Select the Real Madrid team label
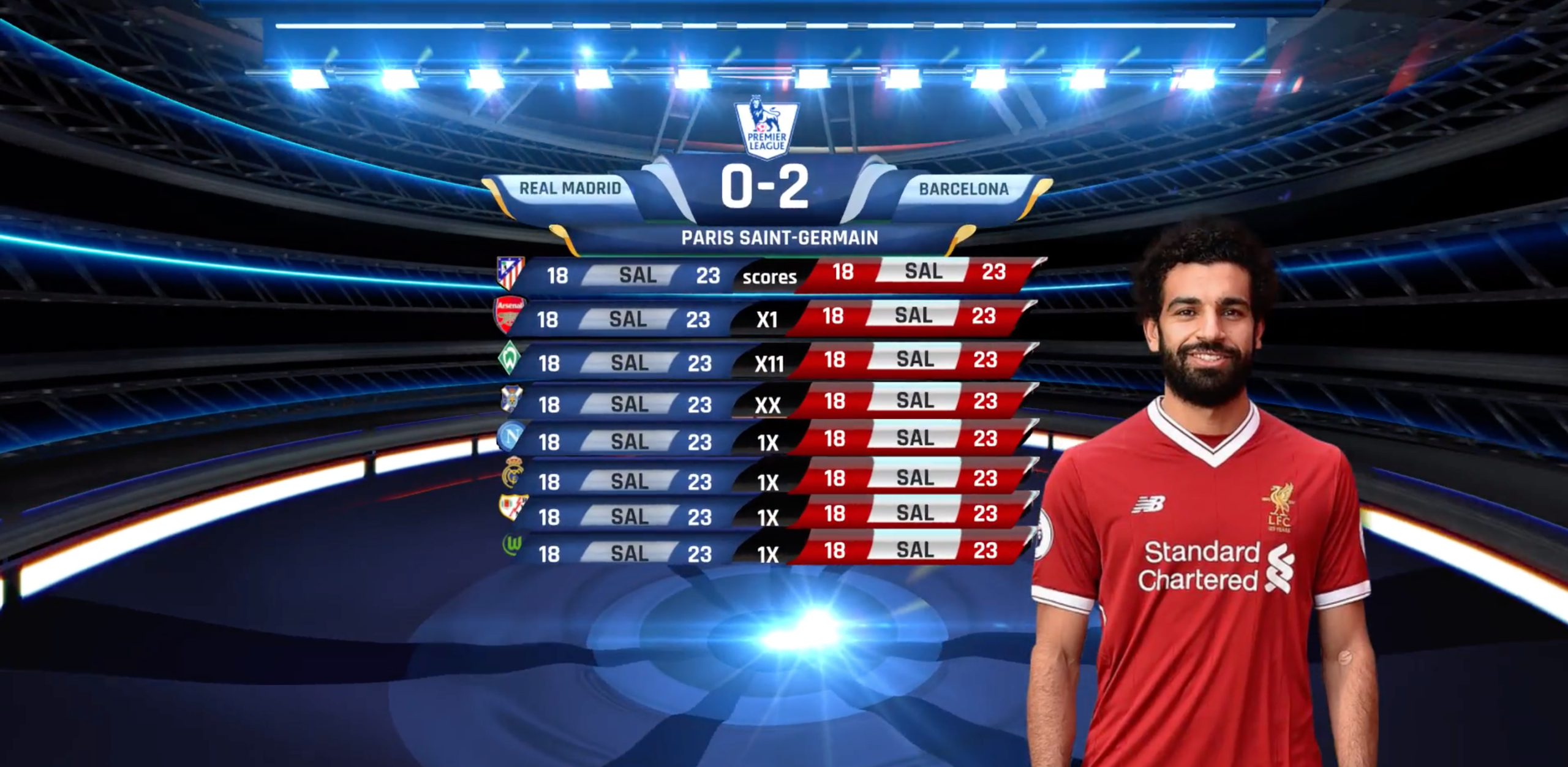Screen dimensions: 1568x767 [x=570, y=188]
